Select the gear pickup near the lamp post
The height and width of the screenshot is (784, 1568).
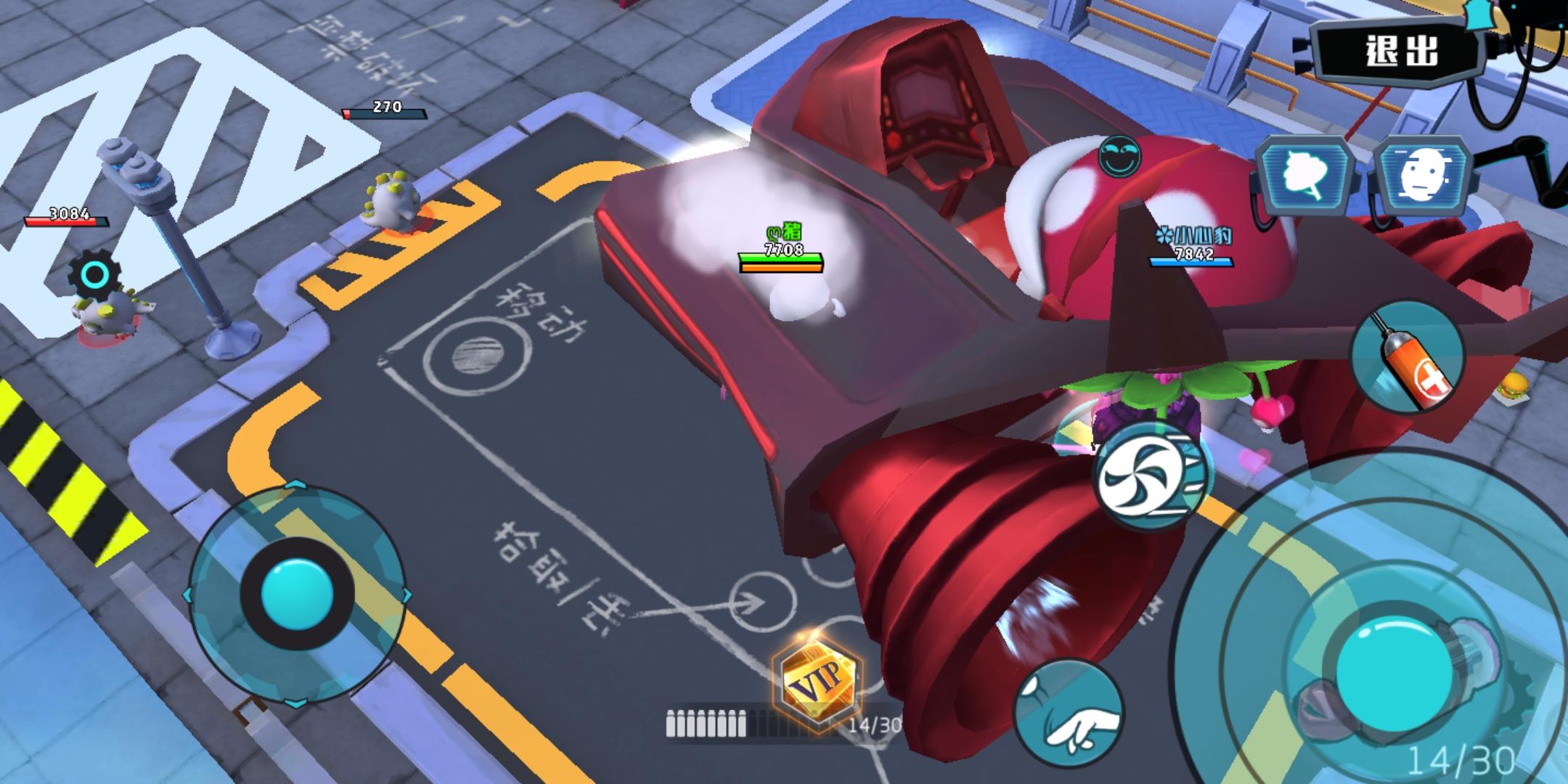click(x=94, y=272)
